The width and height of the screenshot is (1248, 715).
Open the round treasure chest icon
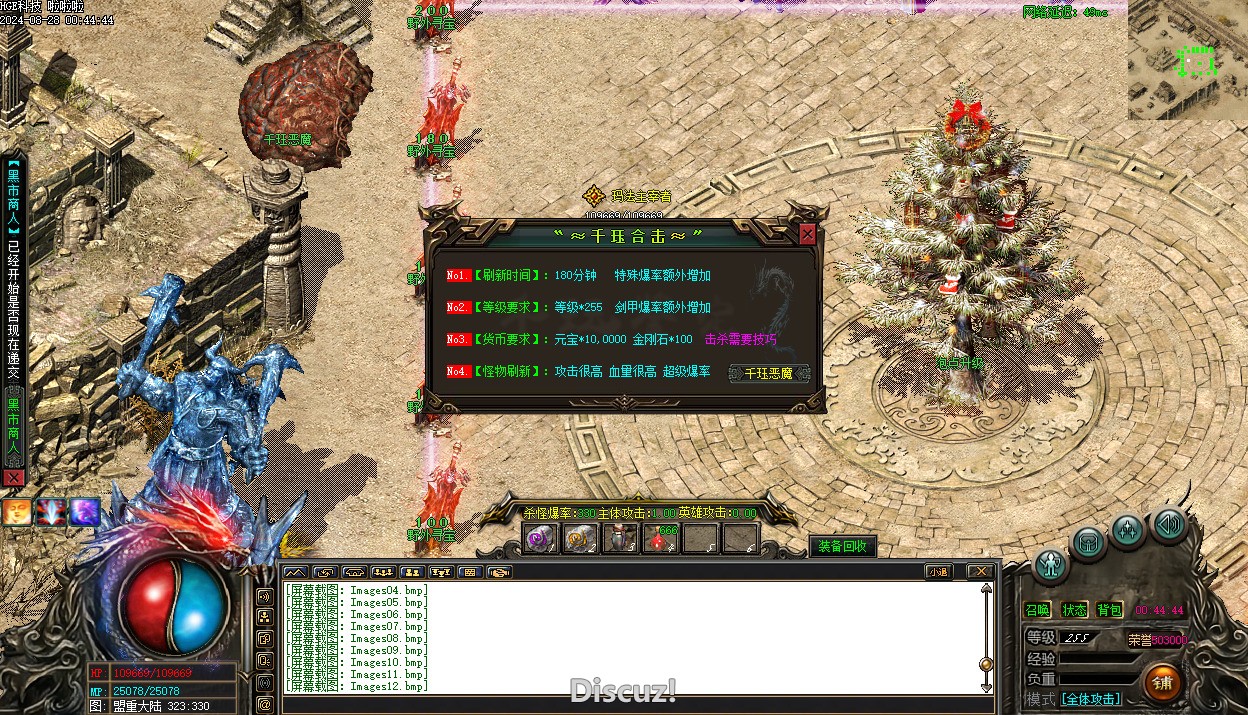[1089, 544]
